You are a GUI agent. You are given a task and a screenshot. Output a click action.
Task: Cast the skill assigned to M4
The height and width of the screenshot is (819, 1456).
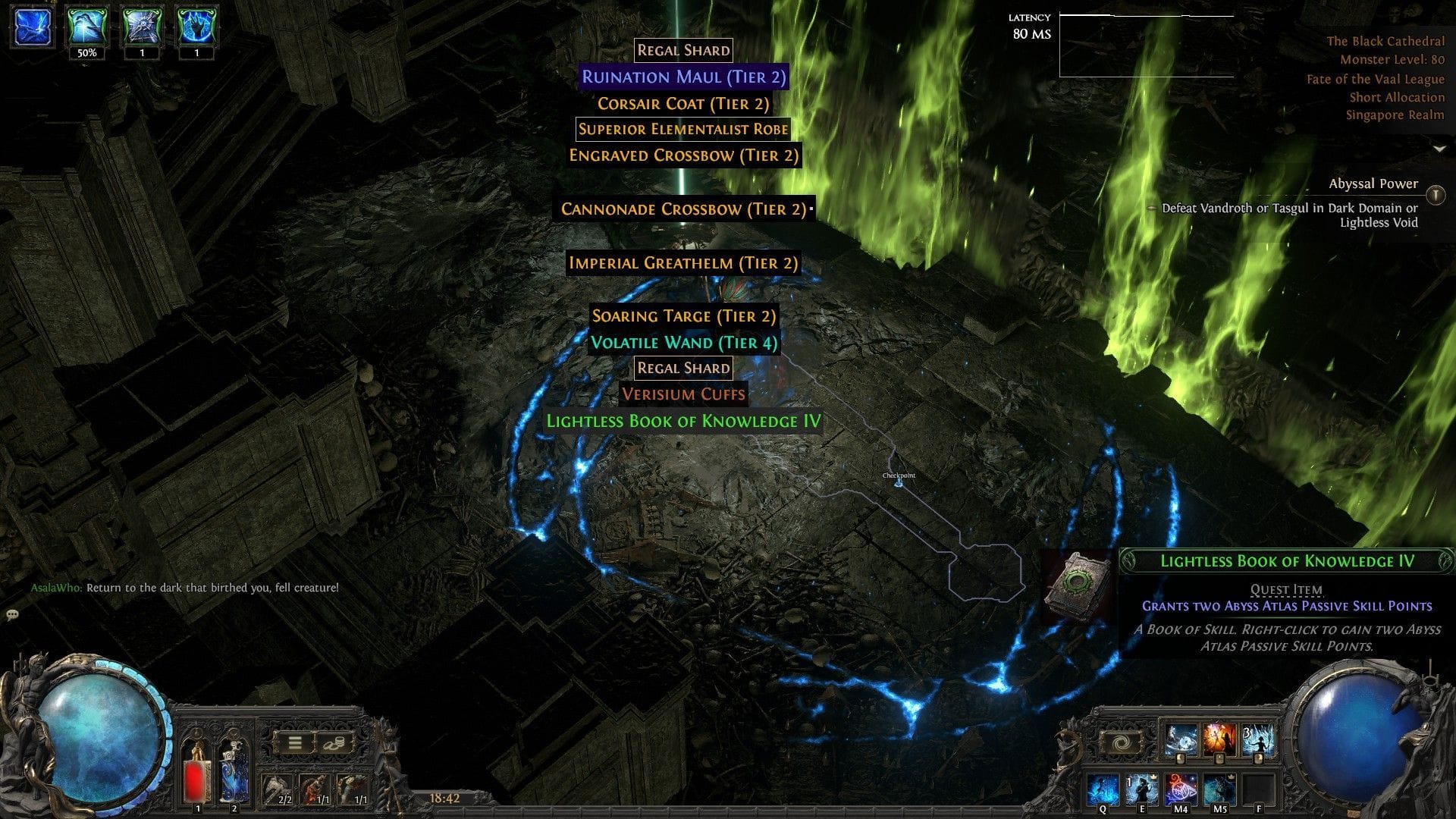click(x=1181, y=789)
